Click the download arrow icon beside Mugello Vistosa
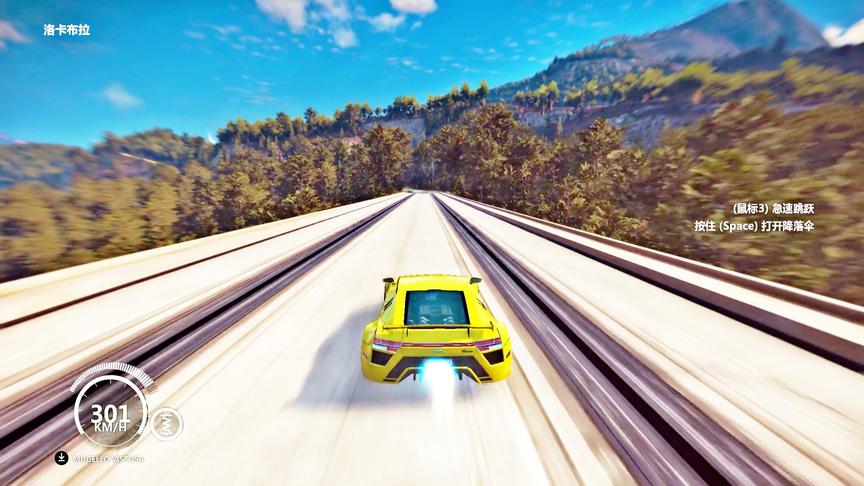Viewport: 864px width, 486px height. coord(61,458)
